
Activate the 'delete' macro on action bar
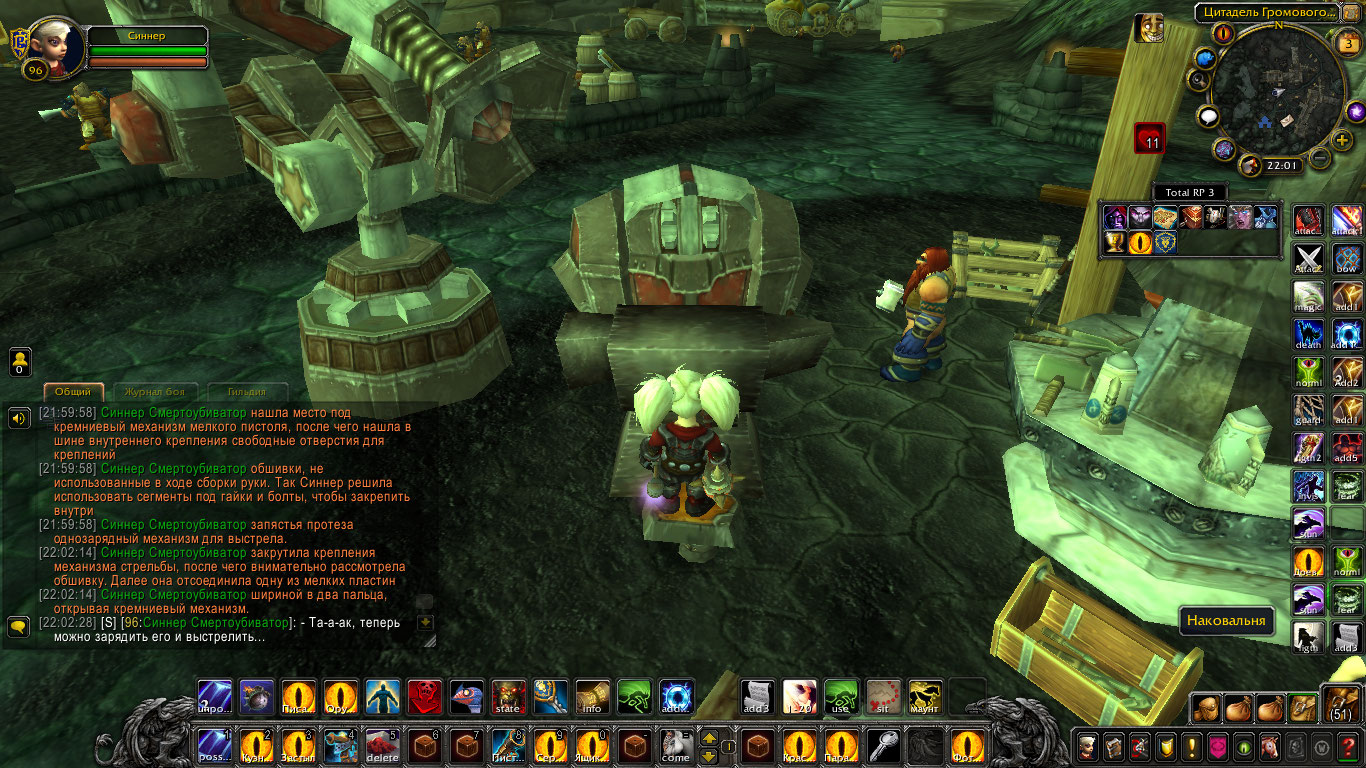(x=382, y=746)
